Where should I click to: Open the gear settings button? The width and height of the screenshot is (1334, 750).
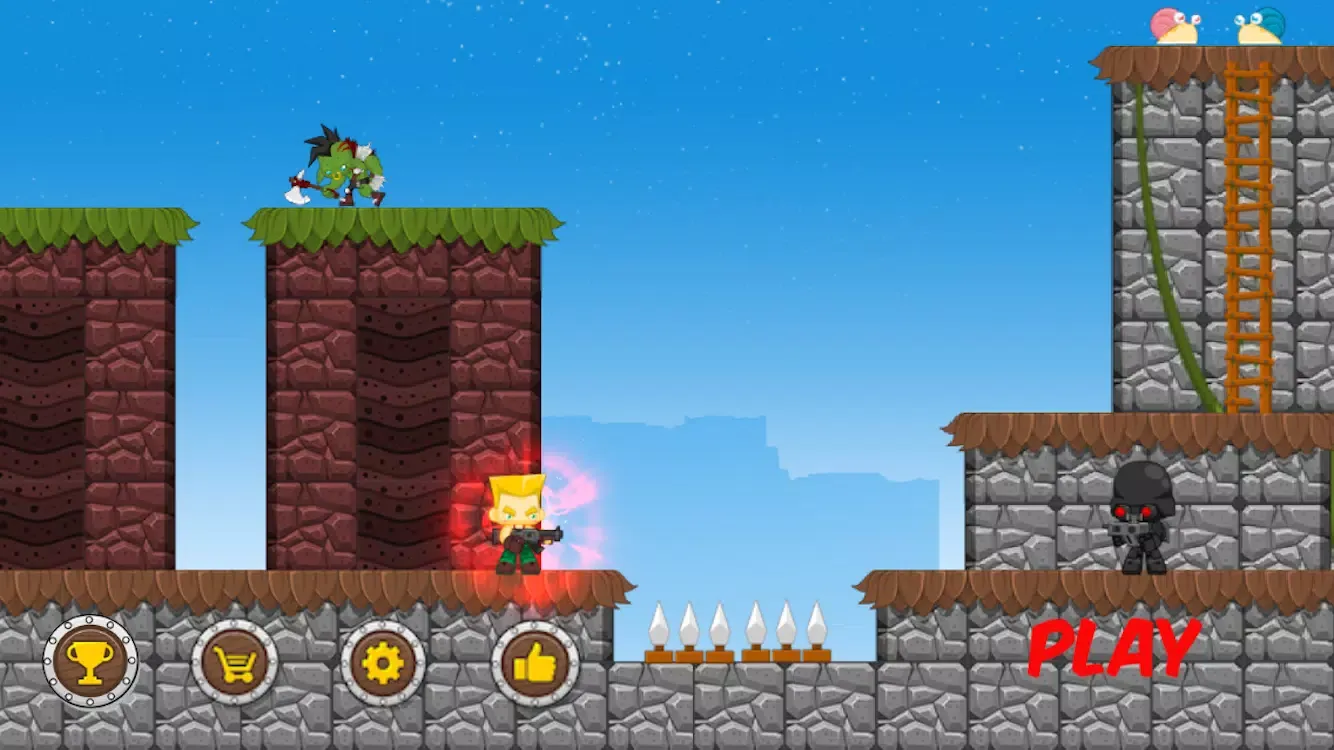click(x=383, y=662)
